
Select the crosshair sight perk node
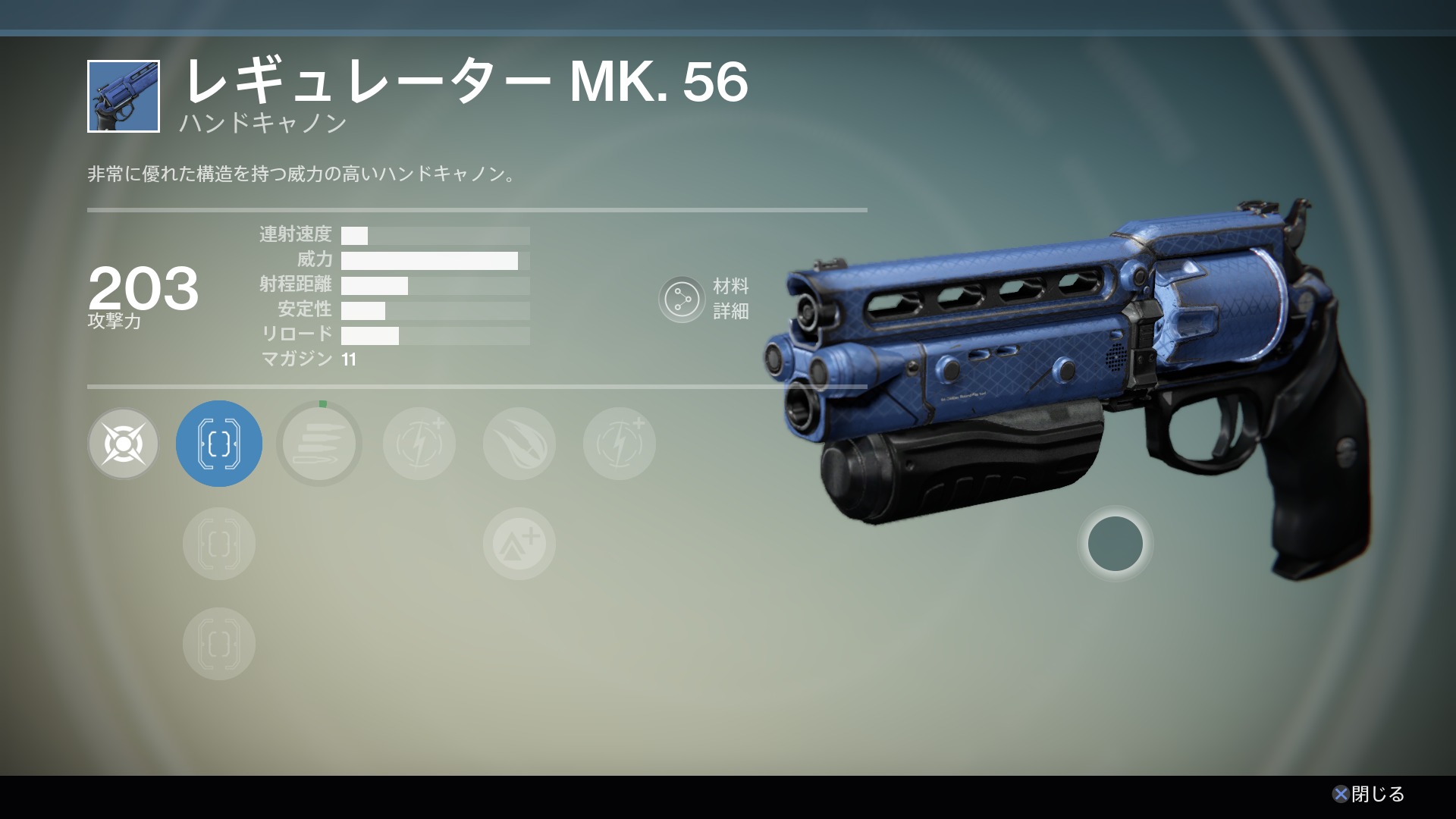[123, 444]
